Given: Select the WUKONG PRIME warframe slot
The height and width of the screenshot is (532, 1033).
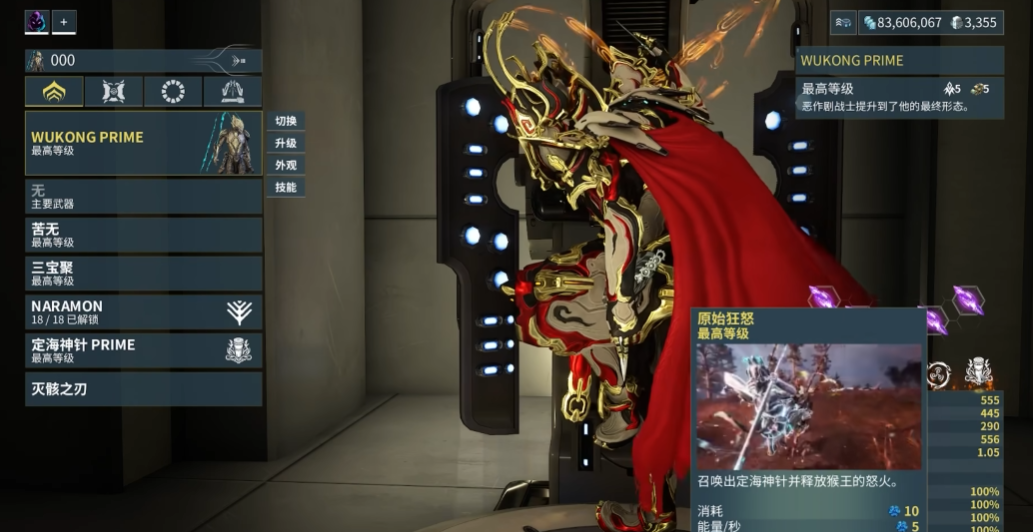Looking at the screenshot, I should 143,143.
